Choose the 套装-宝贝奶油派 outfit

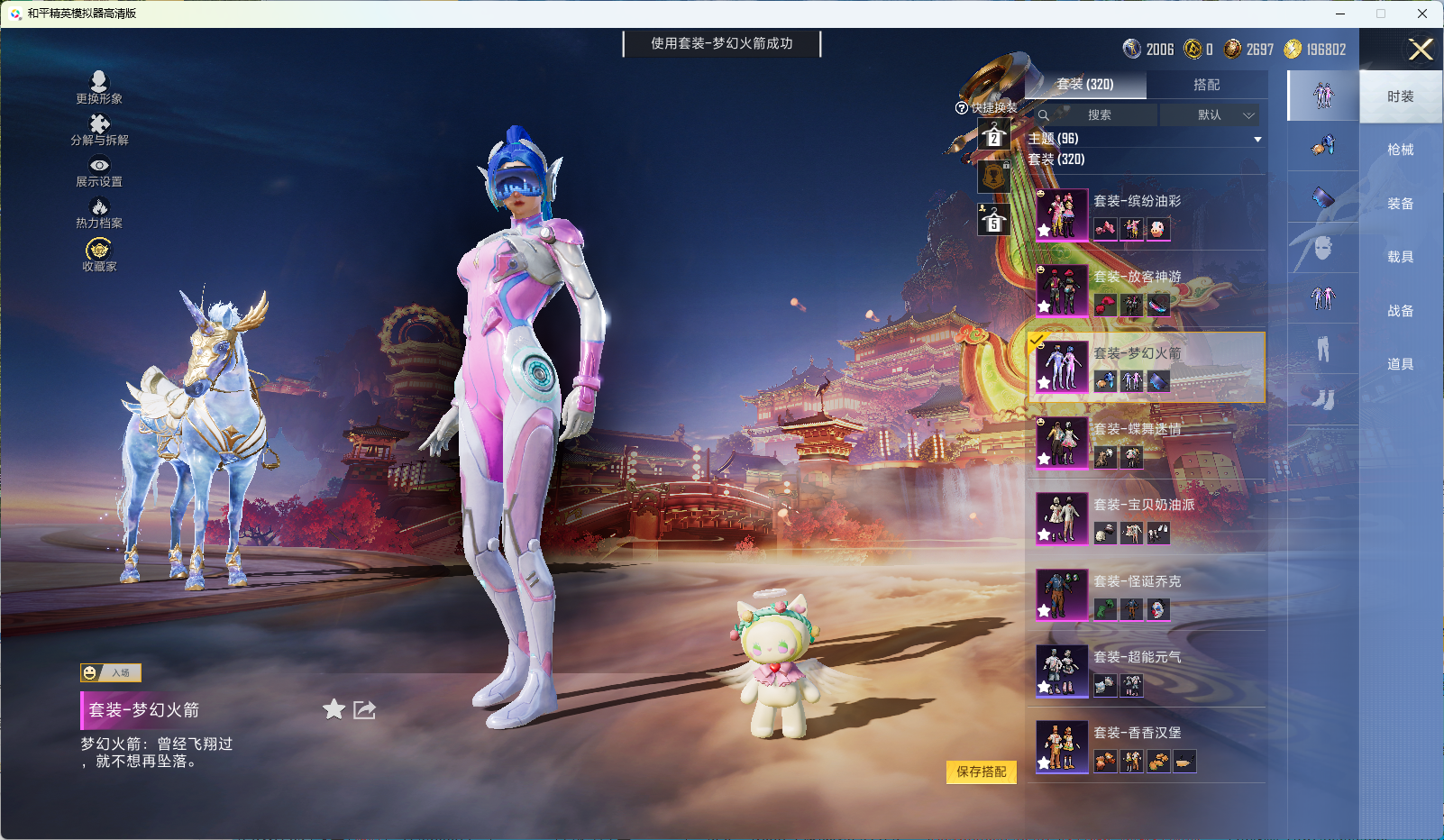1146,518
